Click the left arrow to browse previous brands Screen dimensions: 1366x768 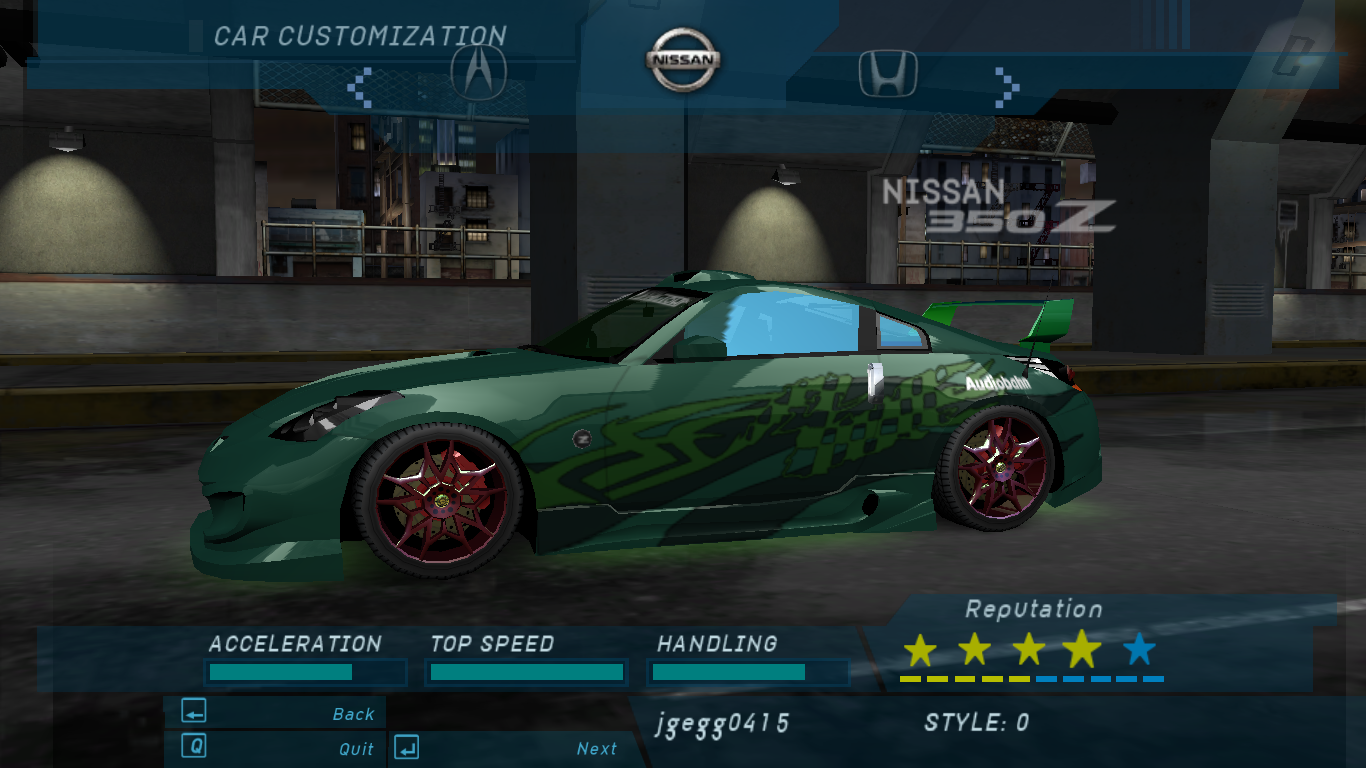point(360,87)
